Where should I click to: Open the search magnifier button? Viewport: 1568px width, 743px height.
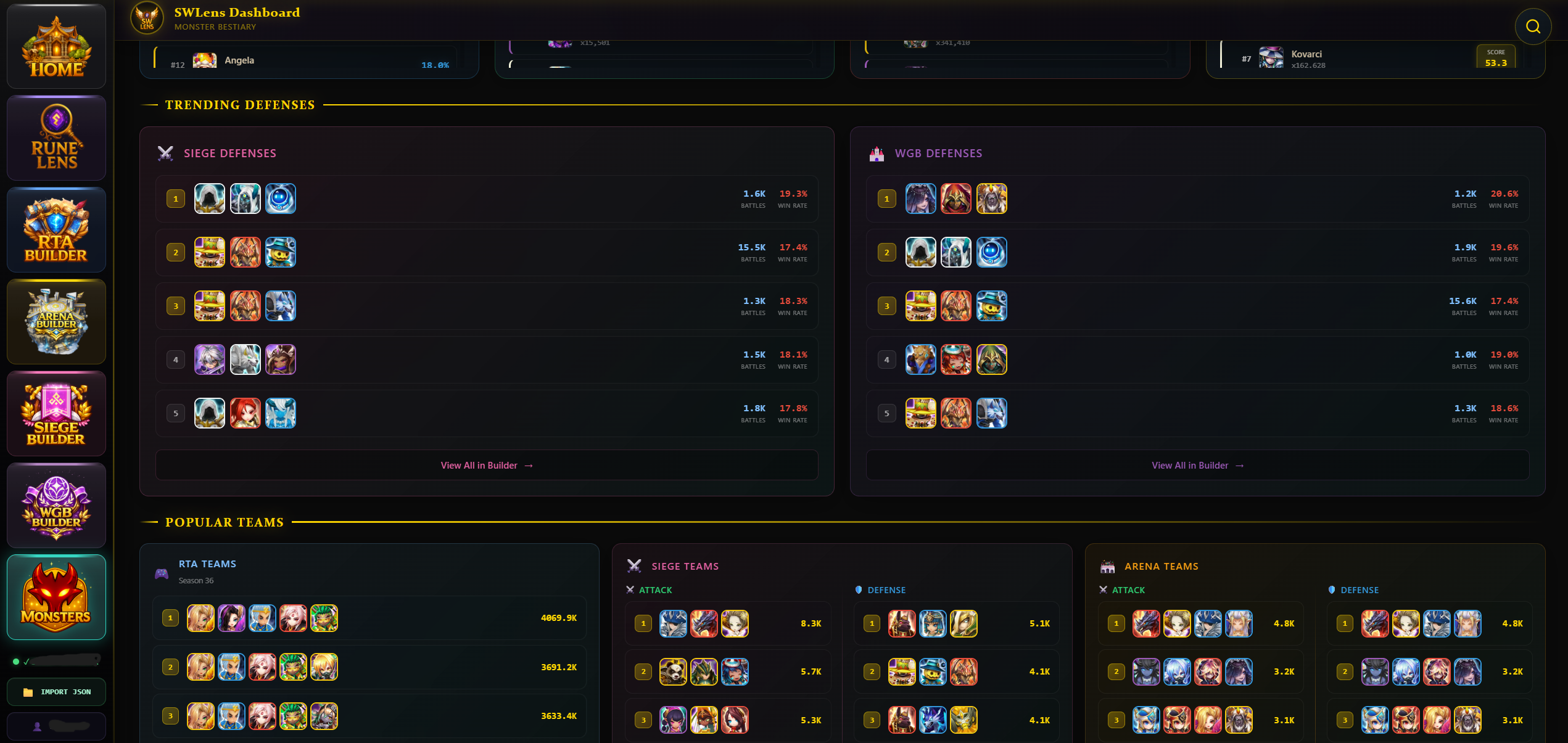click(x=1533, y=27)
